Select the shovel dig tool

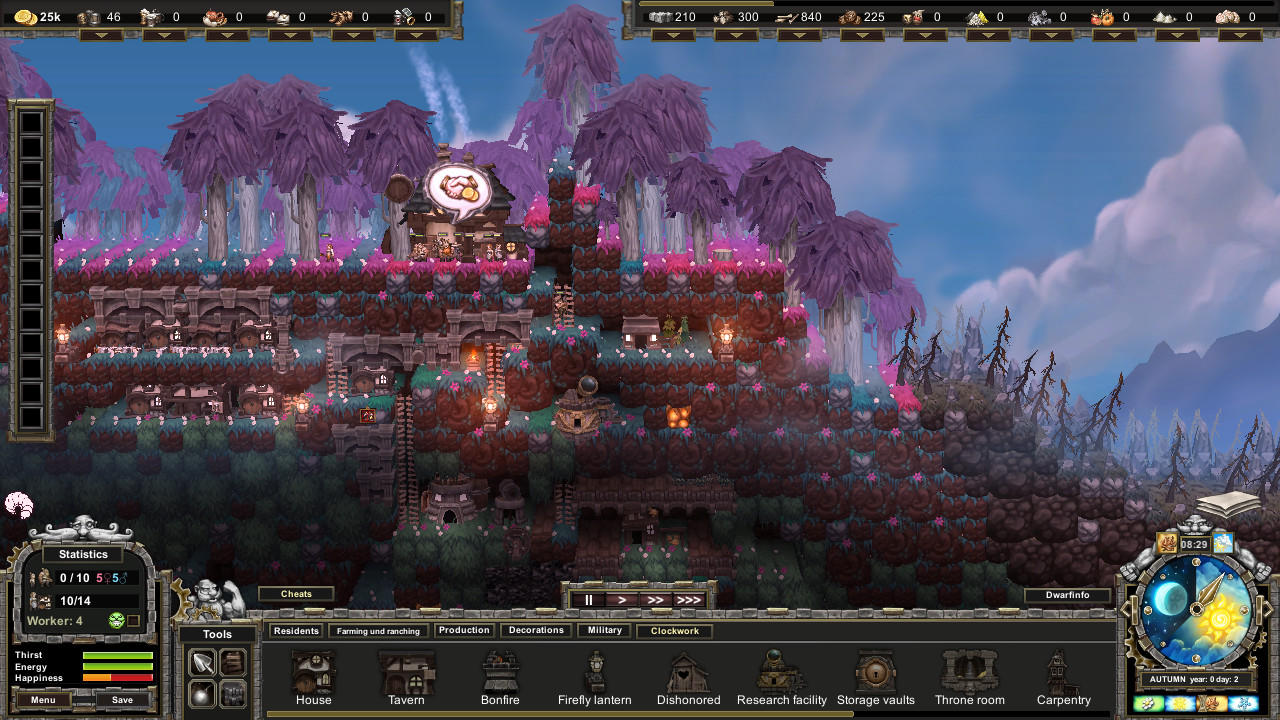203,662
